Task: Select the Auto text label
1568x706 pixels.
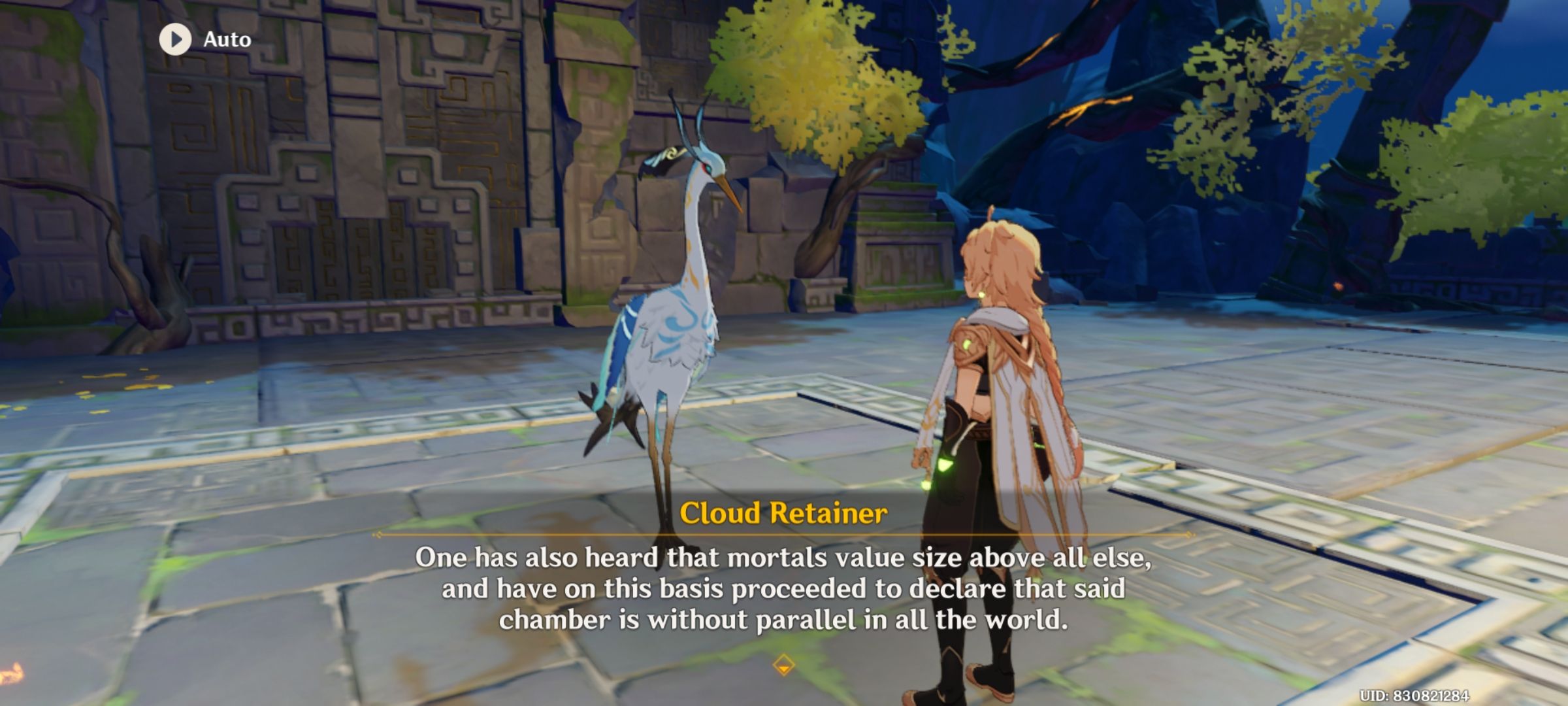Action: [225, 39]
